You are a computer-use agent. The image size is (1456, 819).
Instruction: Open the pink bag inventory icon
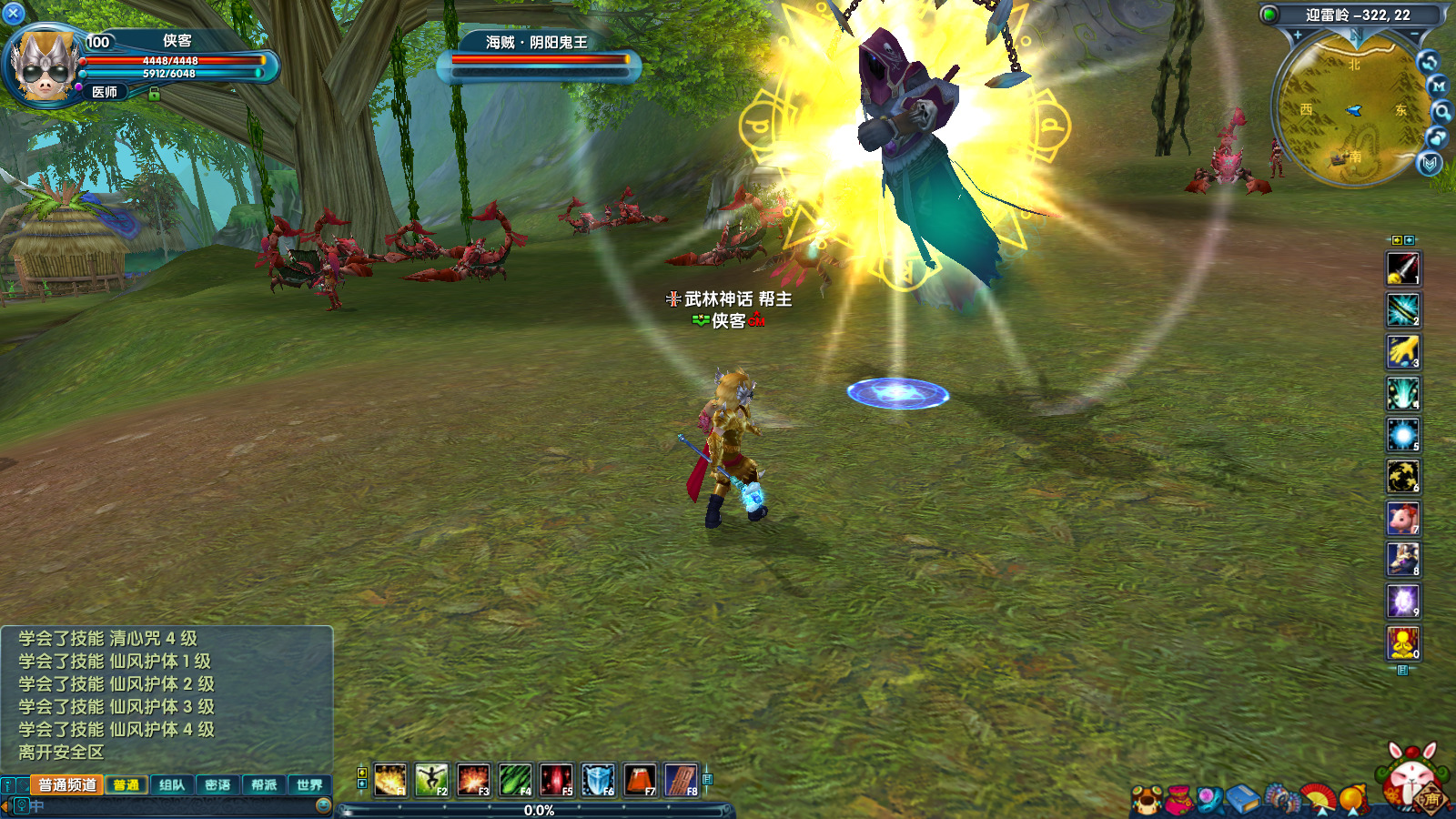[x=1179, y=798]
